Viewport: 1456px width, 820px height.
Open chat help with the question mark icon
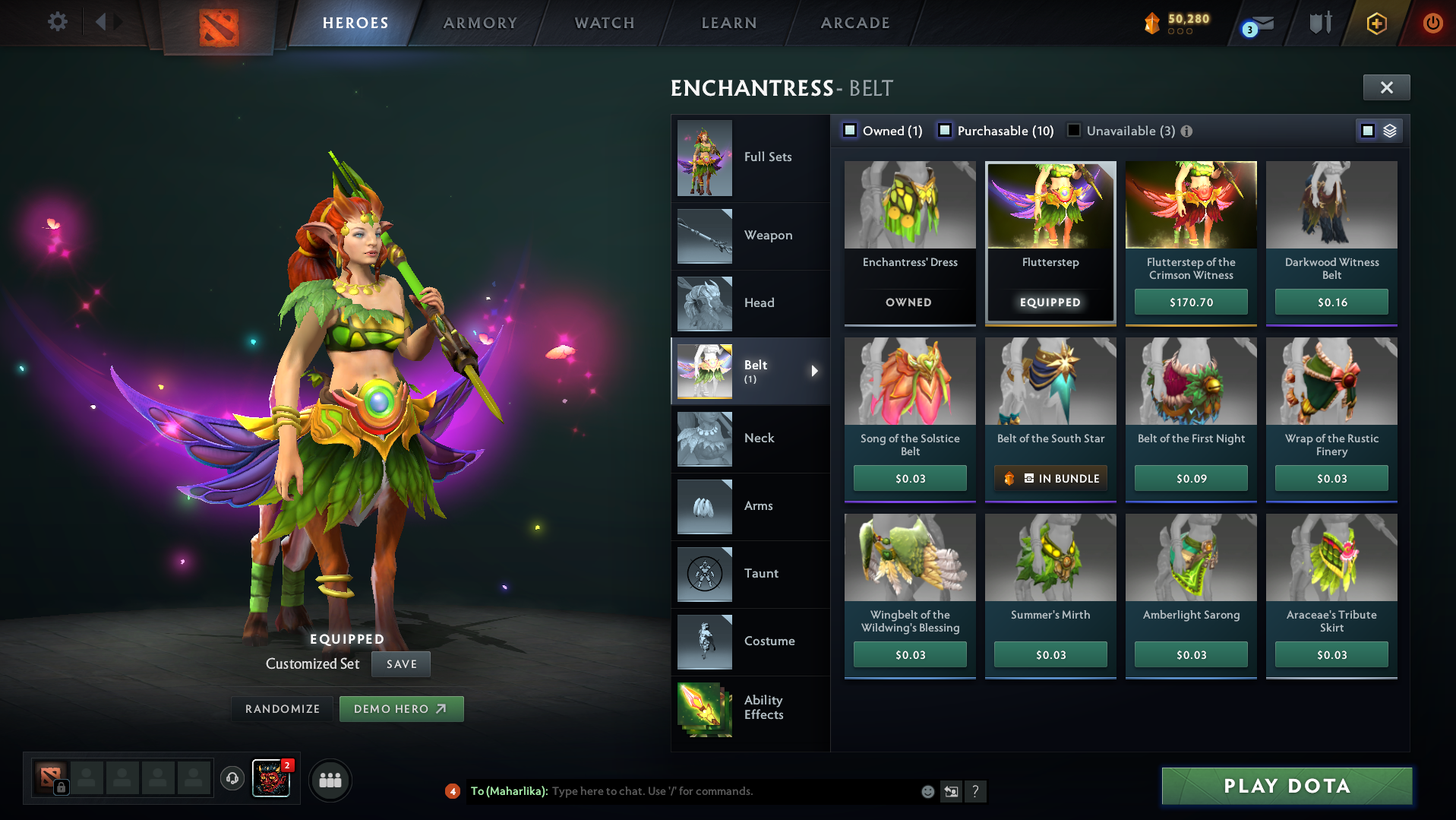976,791
